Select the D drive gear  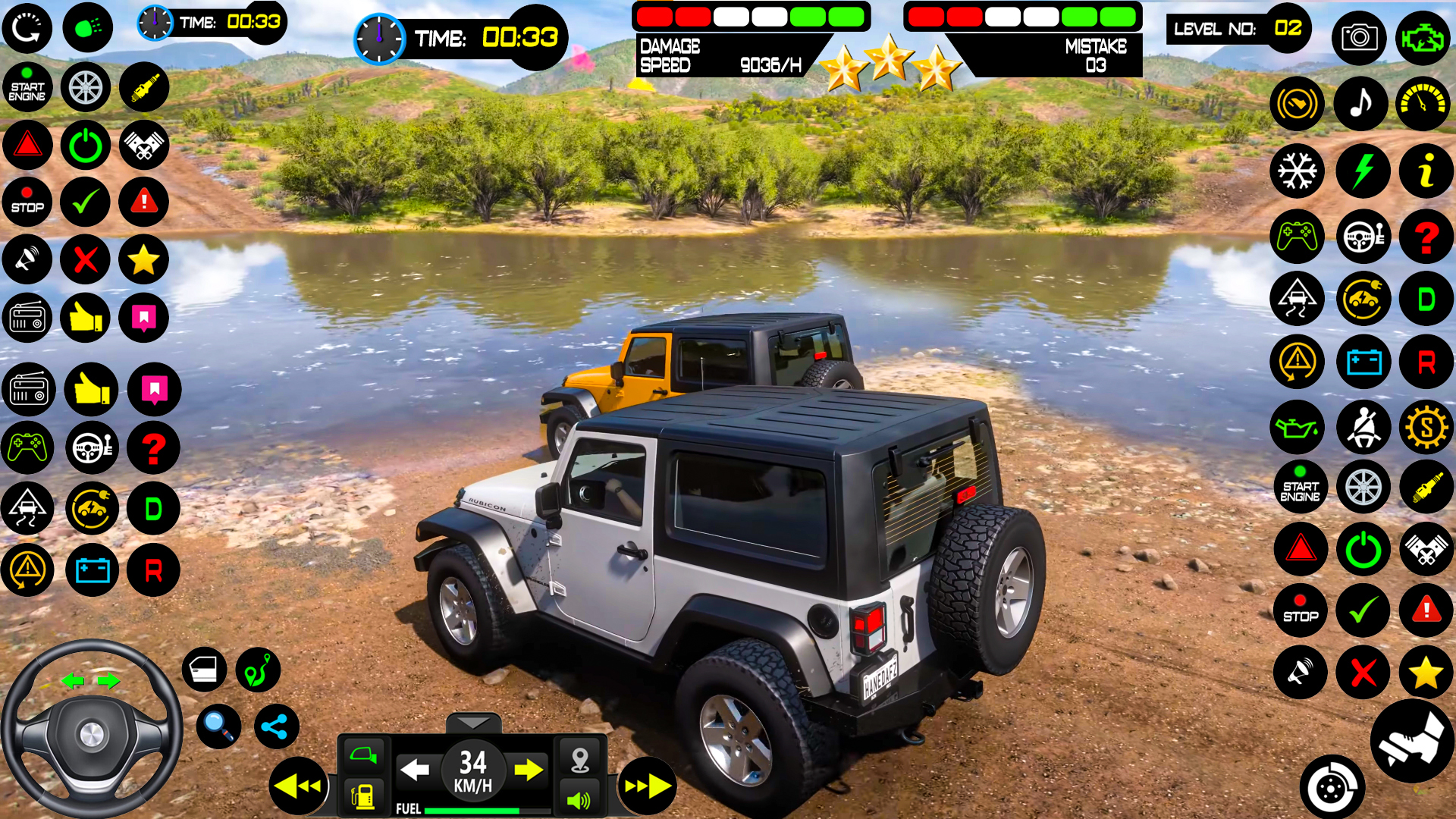pos(1426,299)
